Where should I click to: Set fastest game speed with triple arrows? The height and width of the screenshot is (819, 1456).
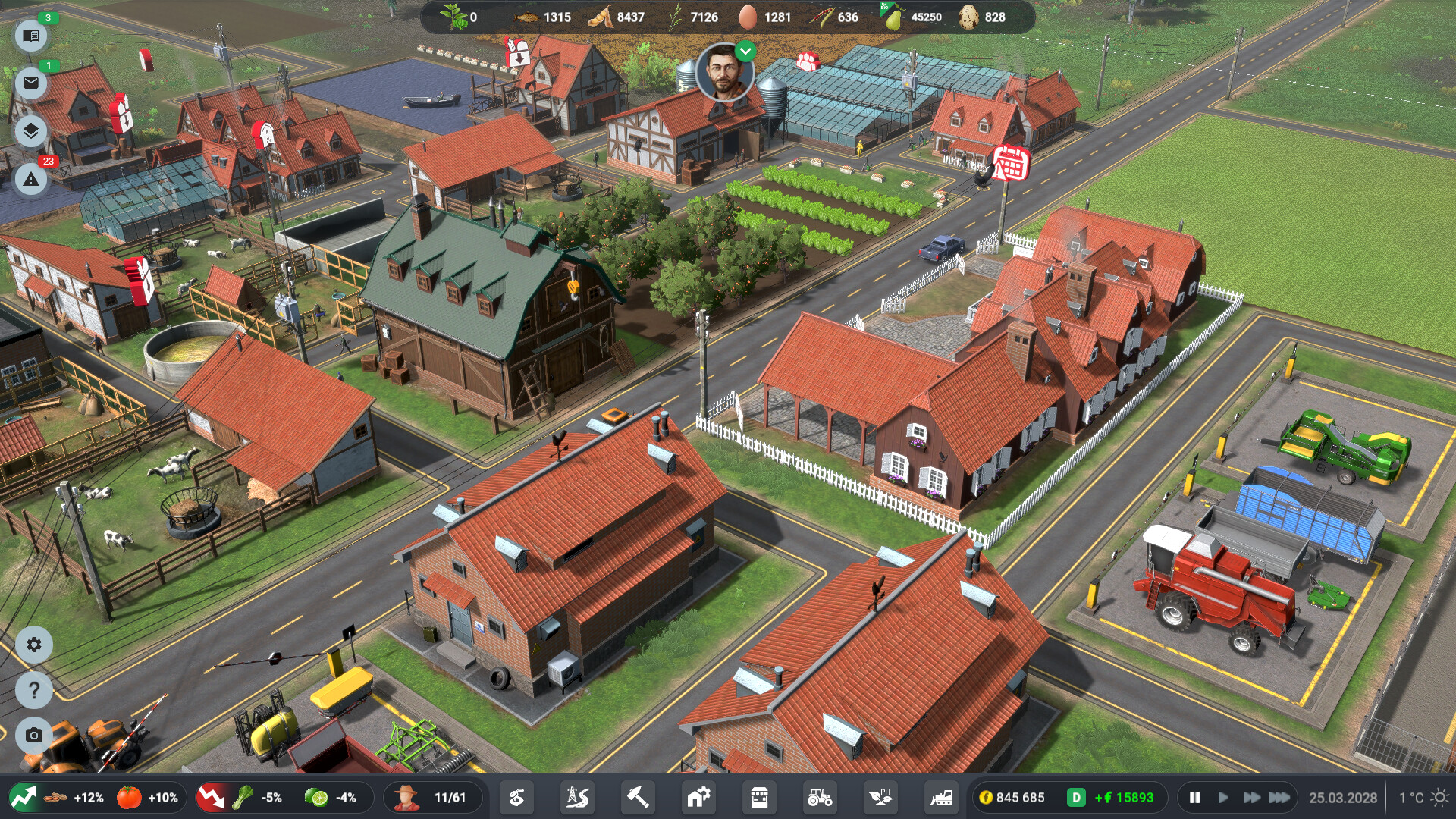(1279, 798)
